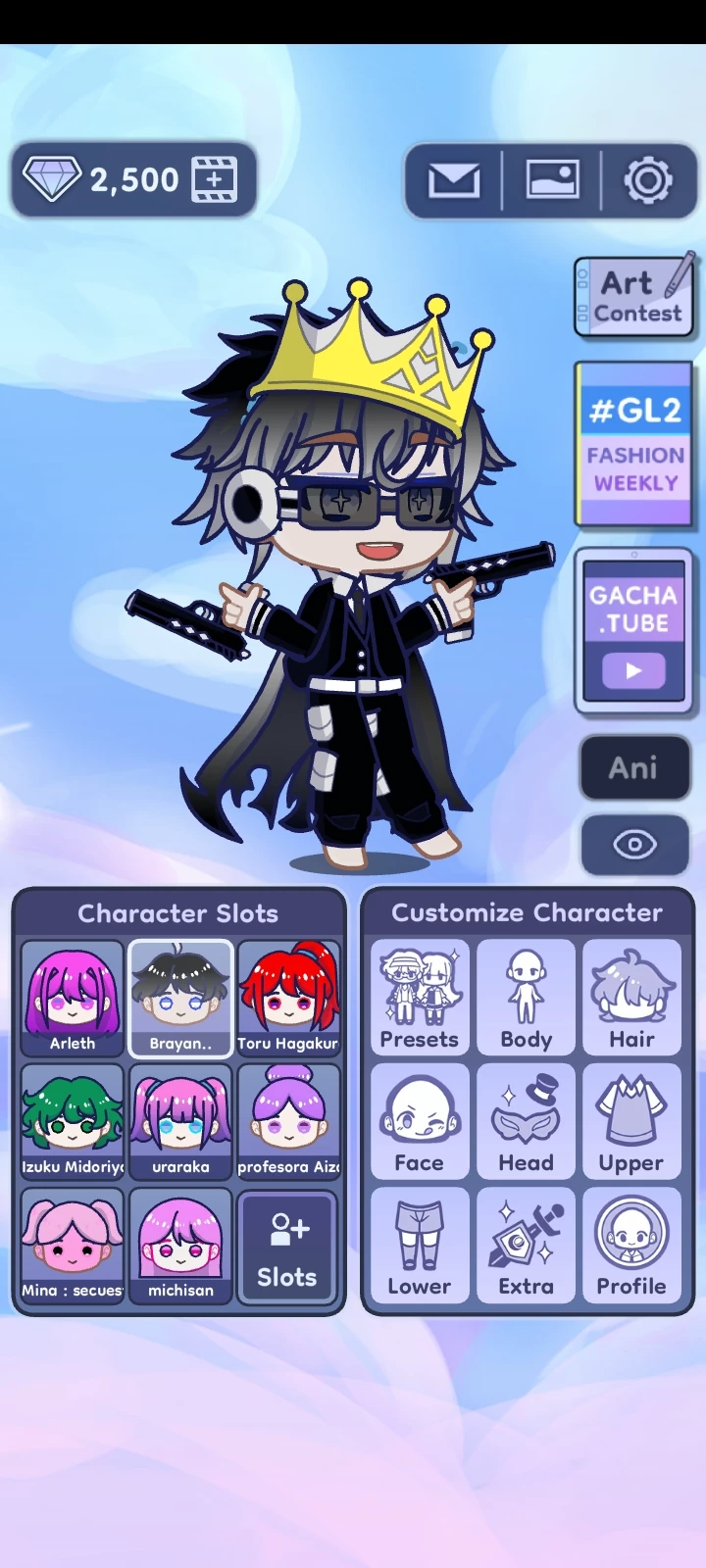Pick the michisan character slot
The height and width of the screenshot is (1568, 706).
pos(180,1245)
